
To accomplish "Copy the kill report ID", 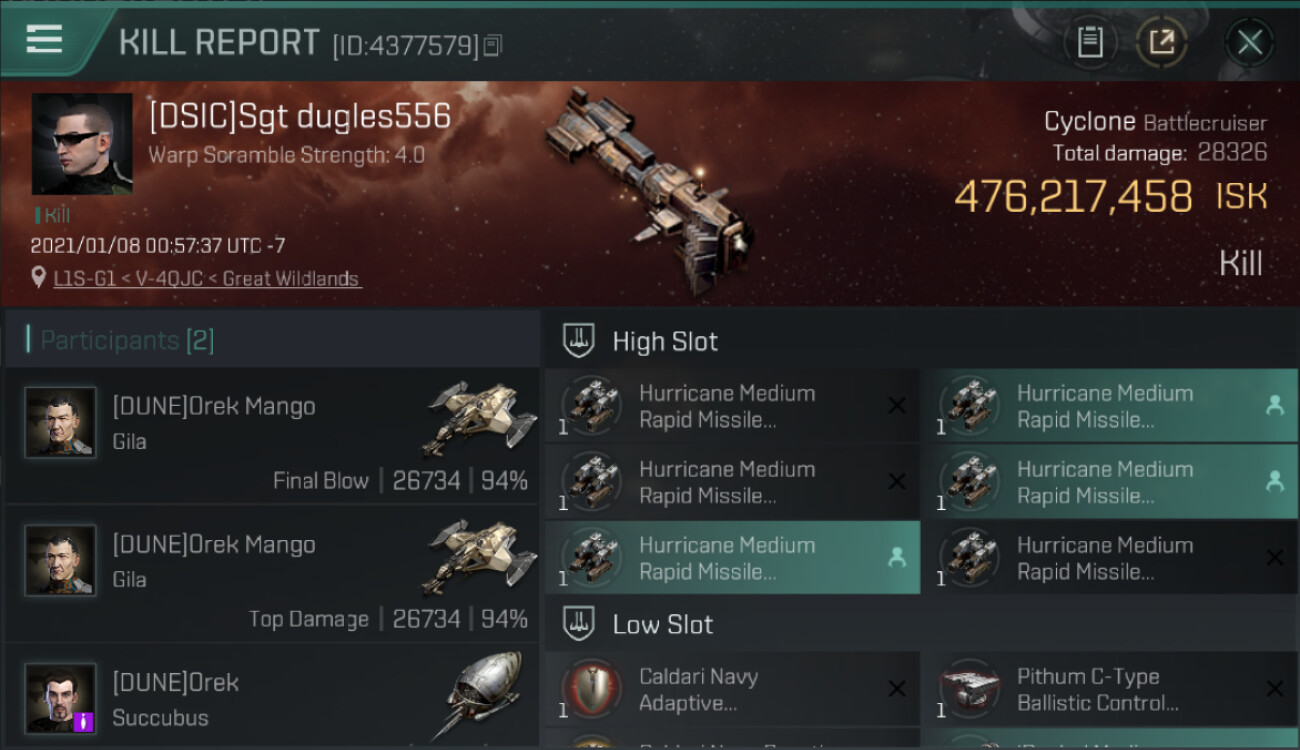I will click(x=492, y=45).
